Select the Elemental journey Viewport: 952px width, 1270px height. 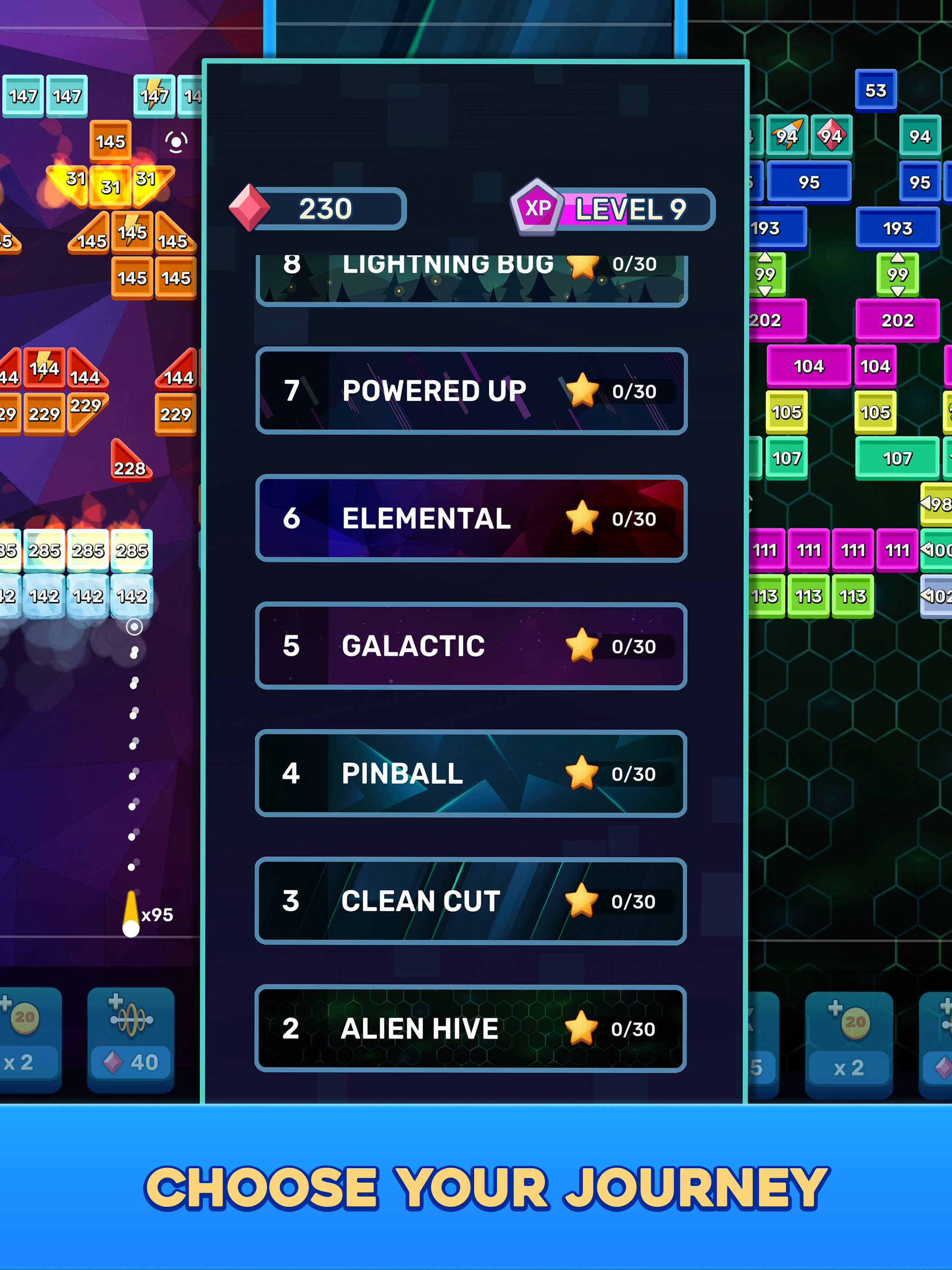471,518
